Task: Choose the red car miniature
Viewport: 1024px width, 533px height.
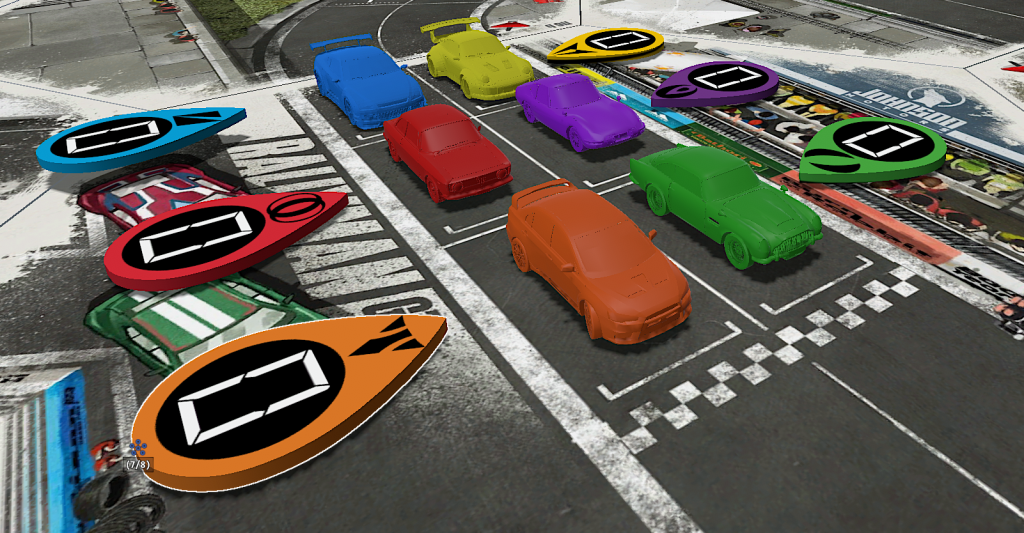Action: pyautogui.click(x=447, y=151)
